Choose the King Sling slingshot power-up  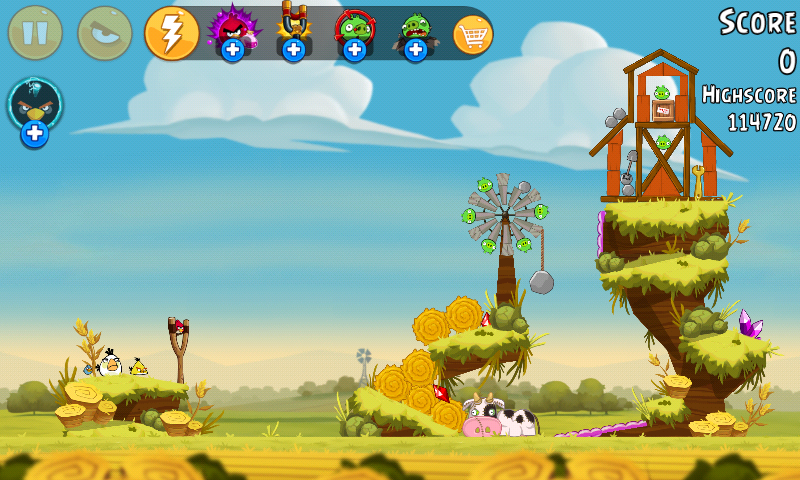[x=293, y=30]
